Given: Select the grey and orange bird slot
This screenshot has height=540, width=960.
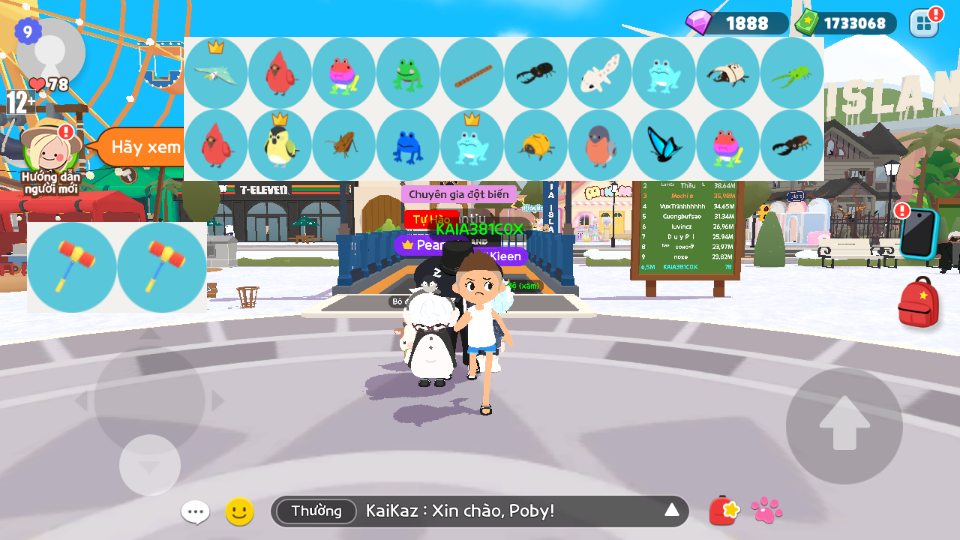Looking at the screenshot, I should 600,145.
